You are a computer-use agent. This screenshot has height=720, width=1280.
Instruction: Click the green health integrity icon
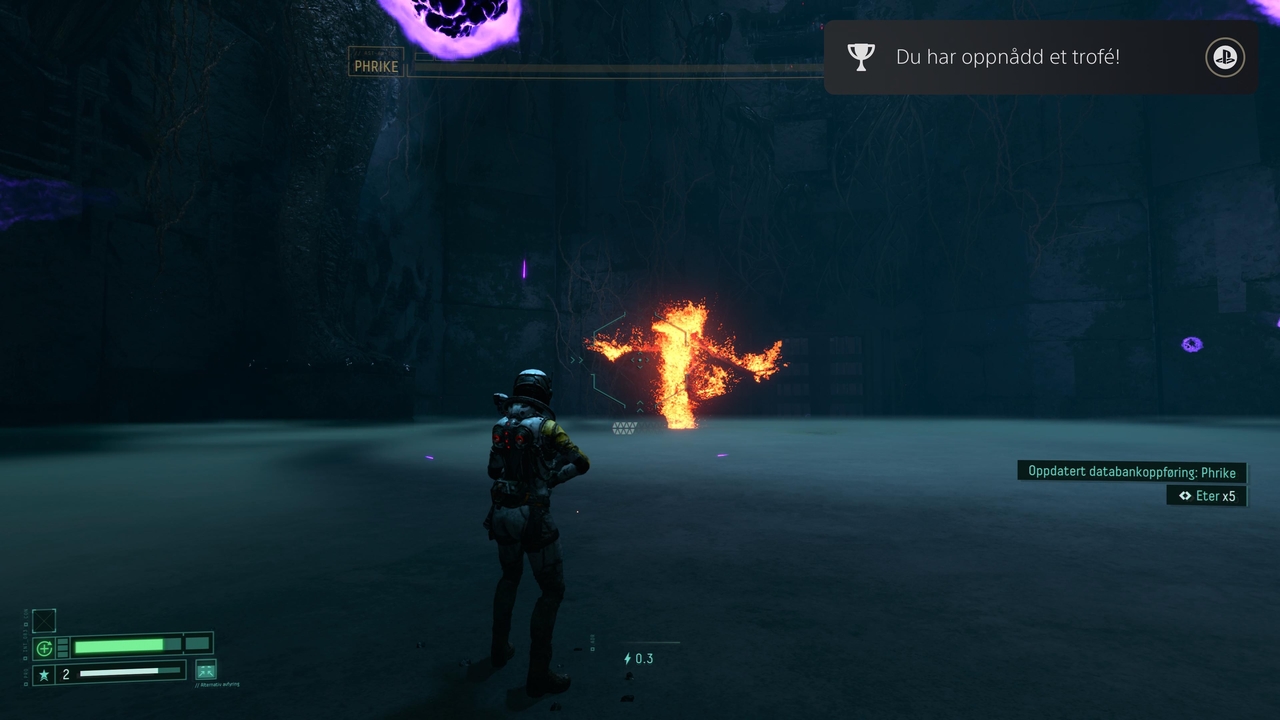(44, 648)
